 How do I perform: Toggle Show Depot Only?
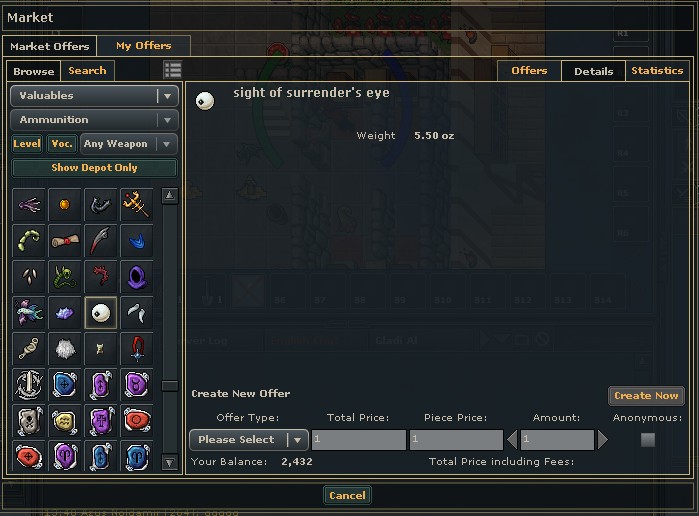[94, 168]
